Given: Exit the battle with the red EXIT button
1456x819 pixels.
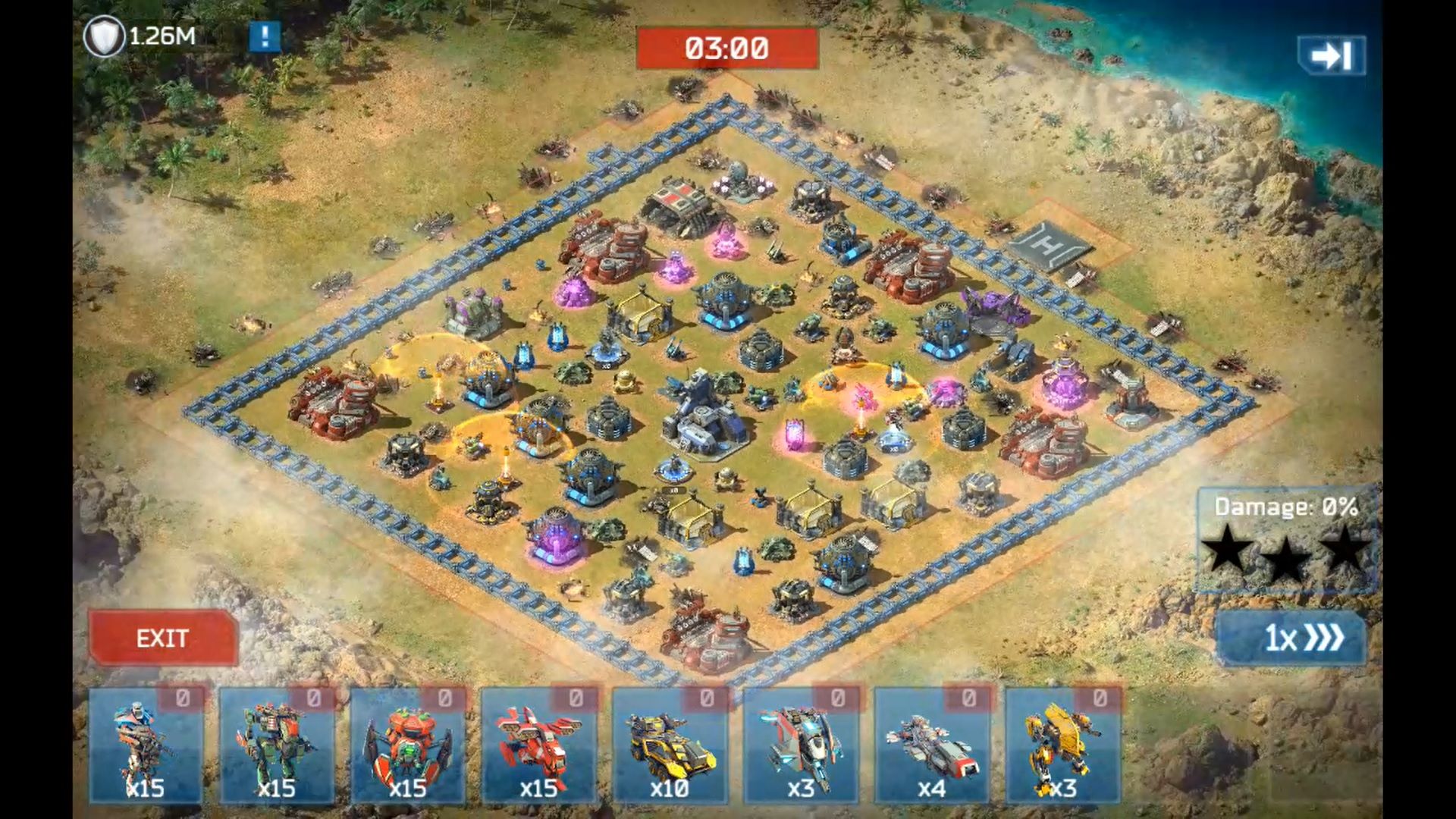Looking at the screenshot, I should tap(162, 638).
